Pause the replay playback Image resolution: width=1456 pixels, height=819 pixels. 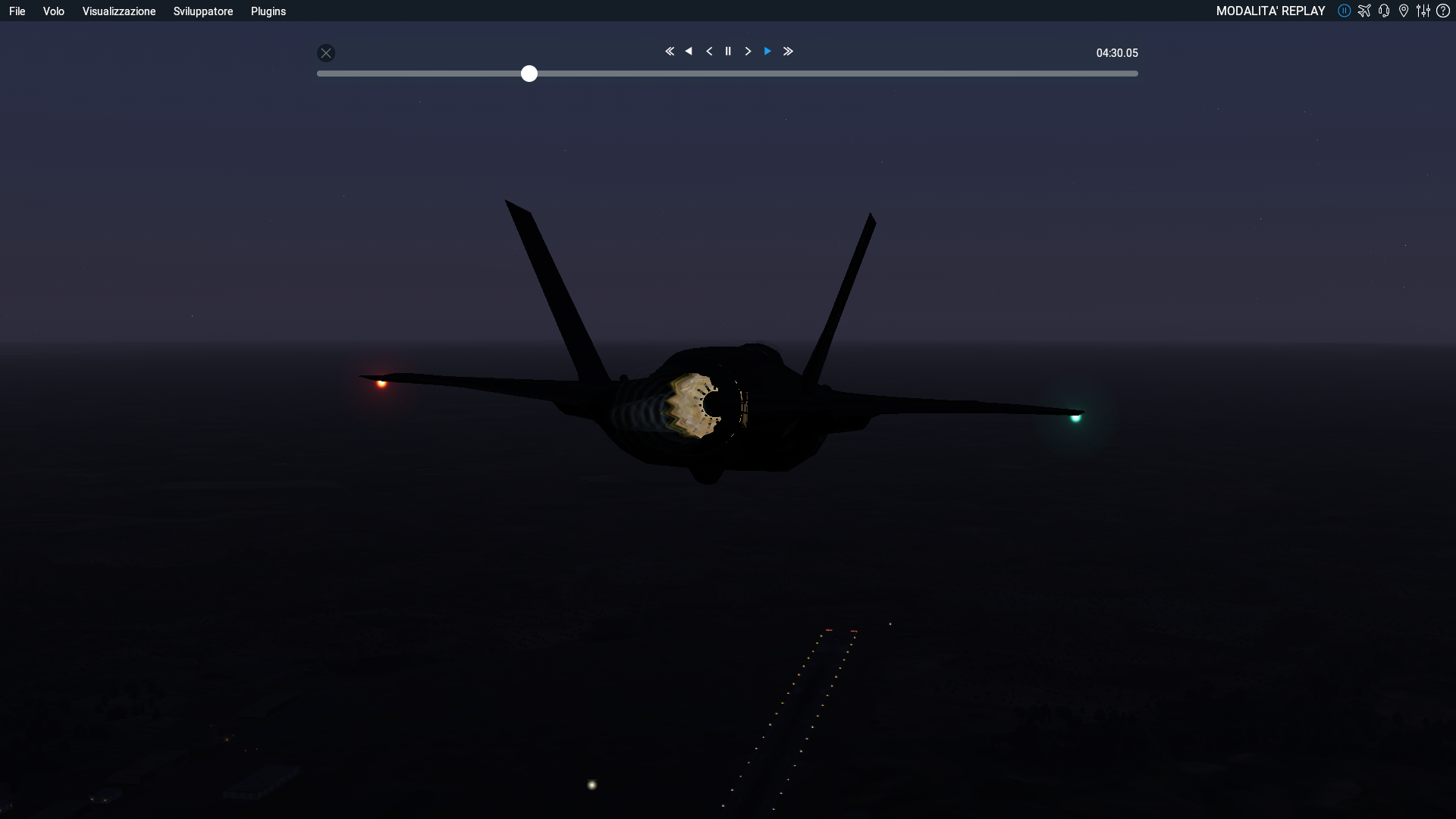pyautogui.click(x=728, y=52)
